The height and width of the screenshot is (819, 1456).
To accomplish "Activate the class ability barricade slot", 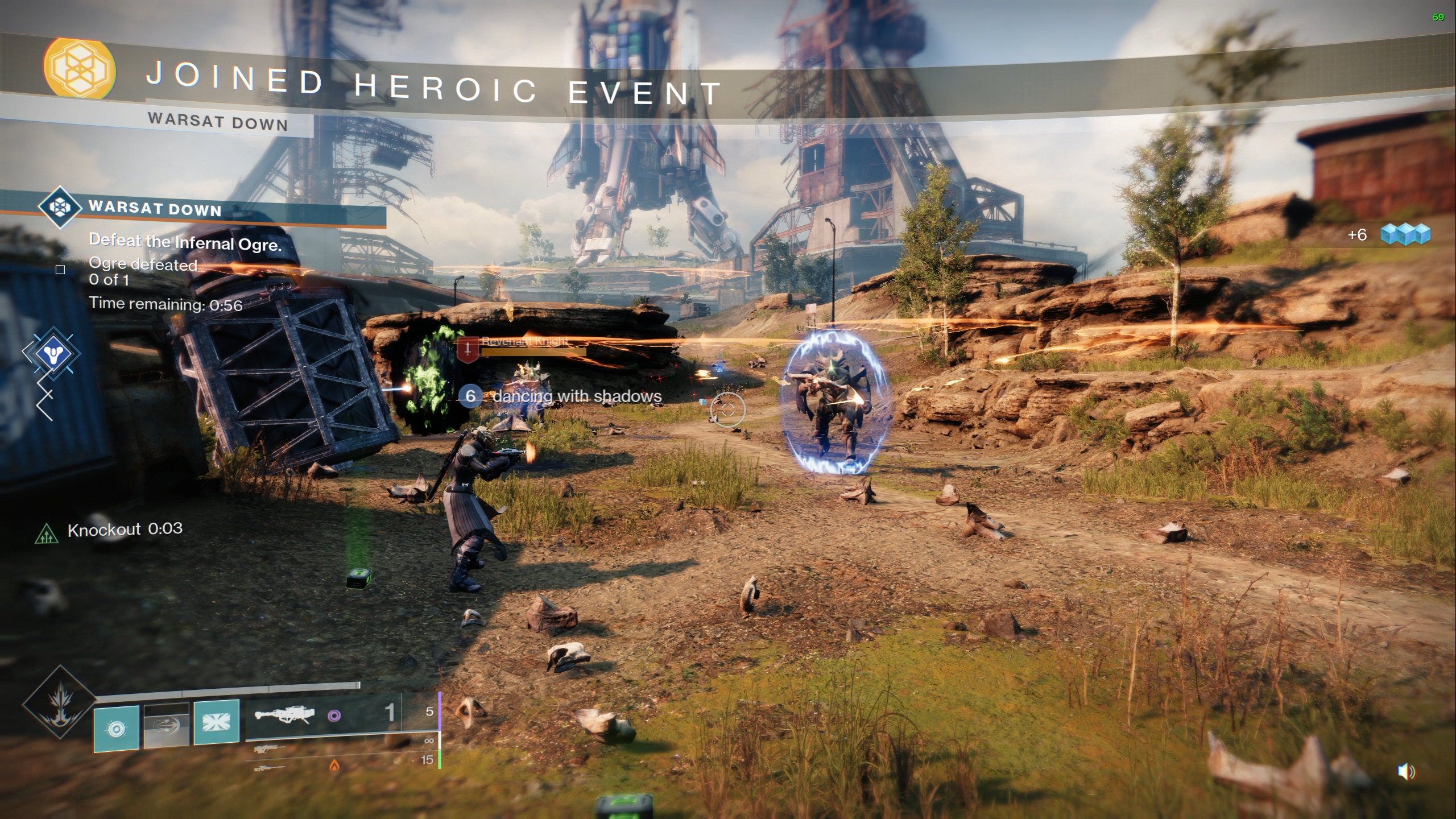I will pos(216,722).
